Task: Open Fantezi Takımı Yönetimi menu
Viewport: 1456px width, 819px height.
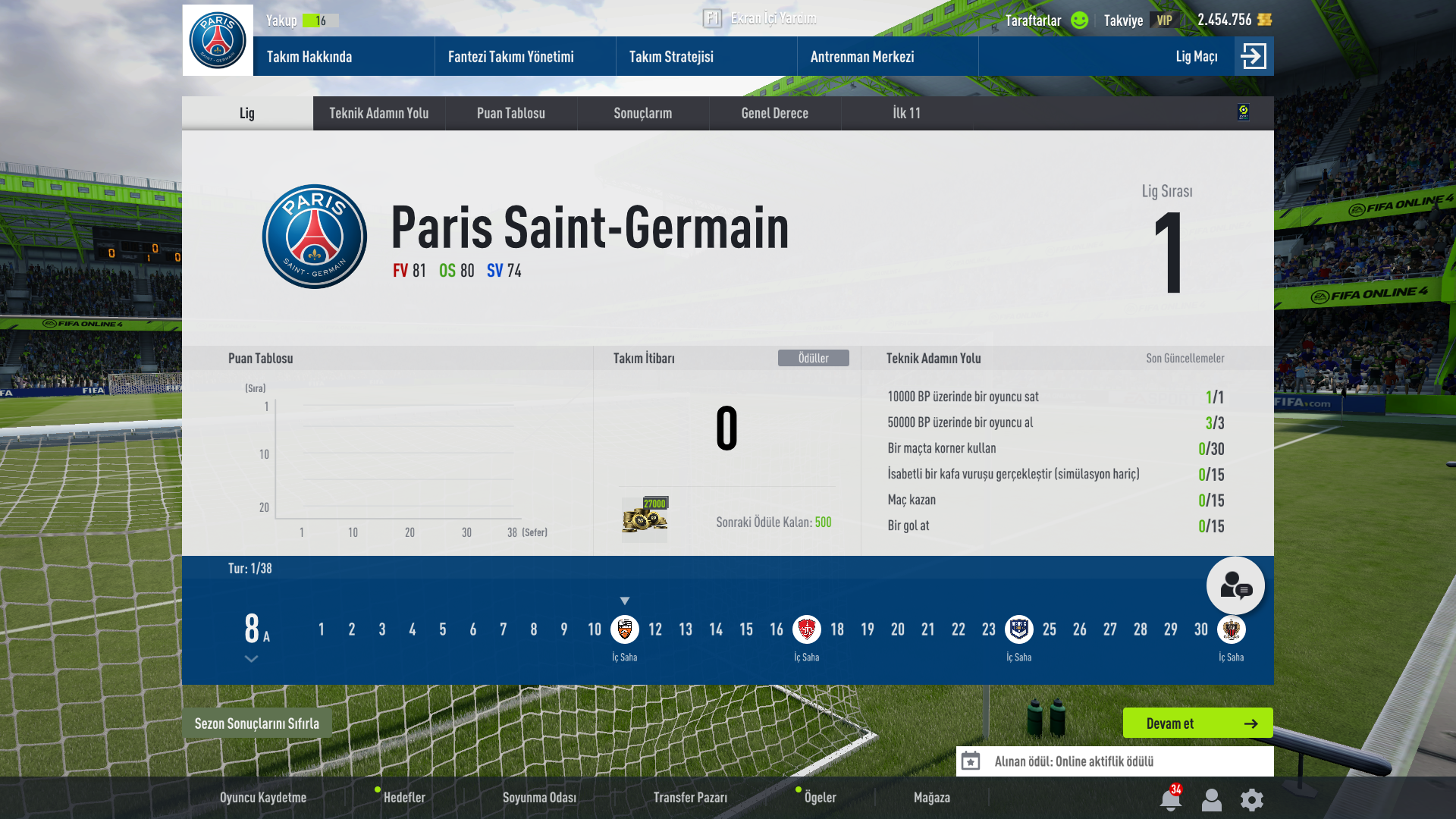Action: coord(510,57)
